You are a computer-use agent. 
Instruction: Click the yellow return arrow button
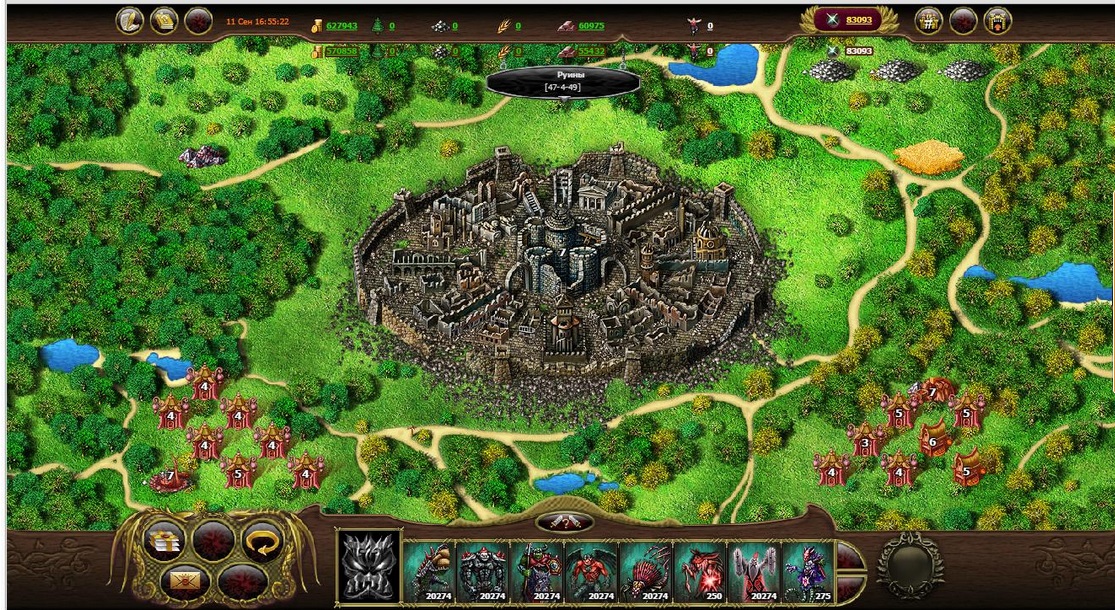[263, 541]
